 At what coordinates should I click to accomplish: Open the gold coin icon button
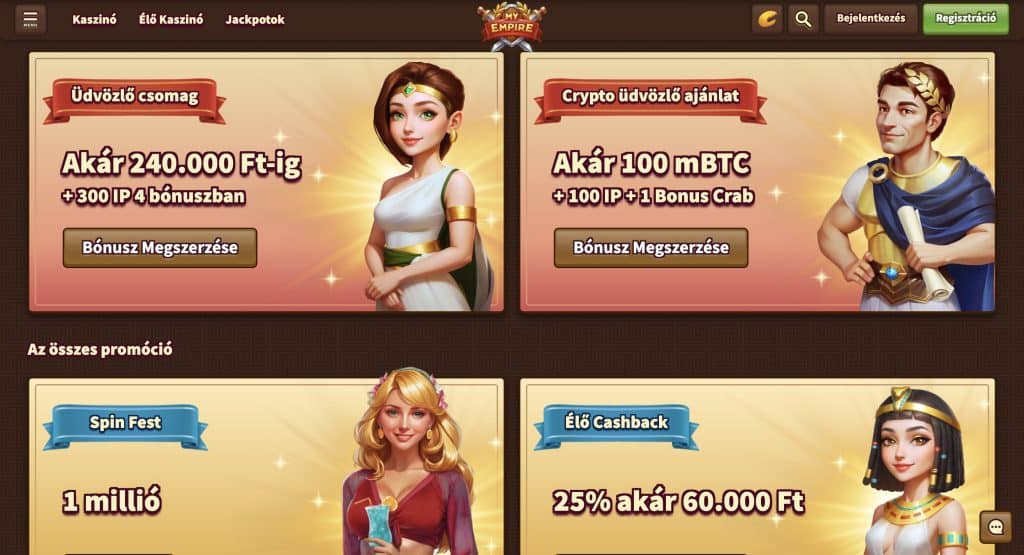point(767,19)
